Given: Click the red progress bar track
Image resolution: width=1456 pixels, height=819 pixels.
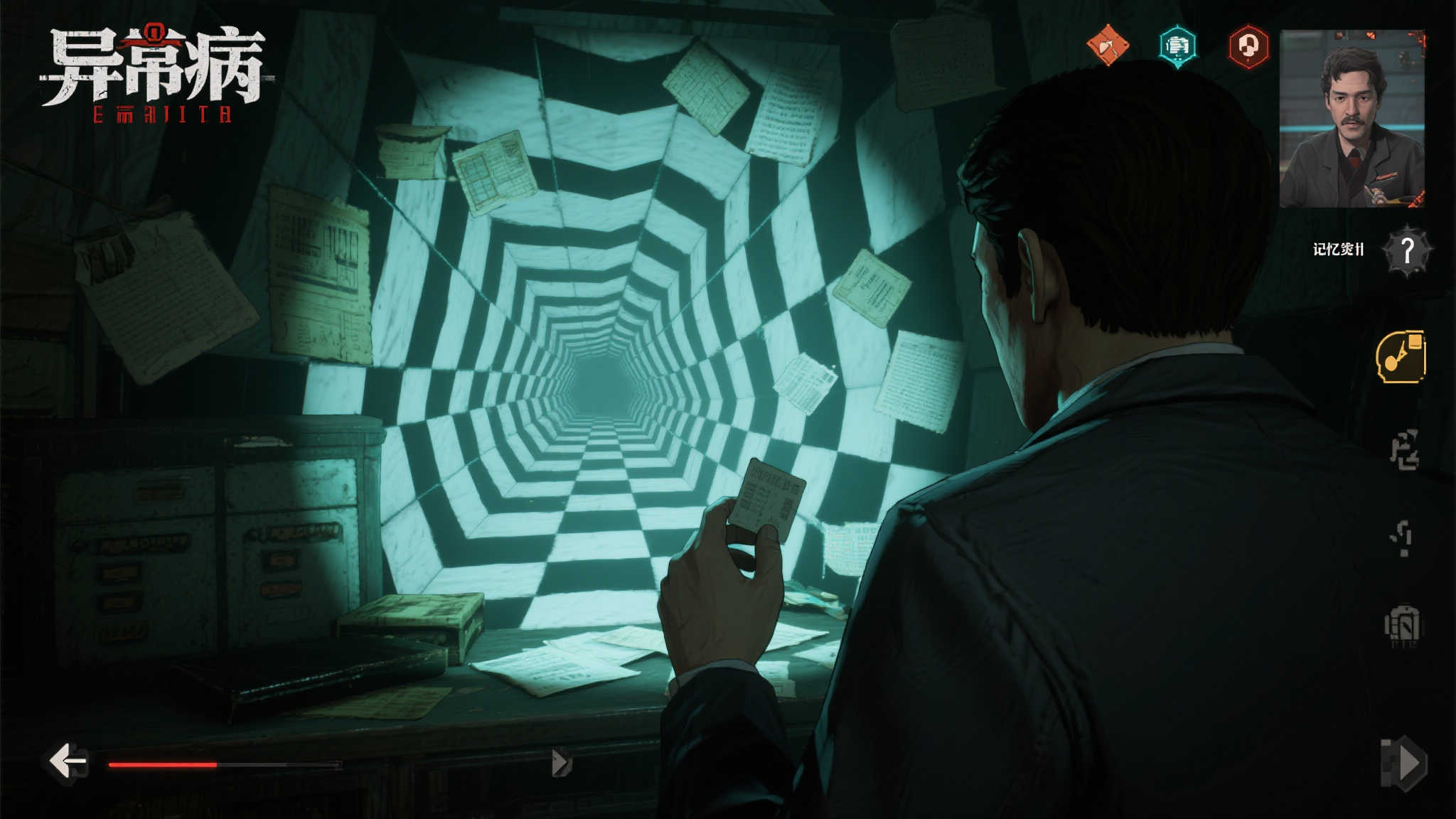Looking at the screenshot, I should 225,765.
